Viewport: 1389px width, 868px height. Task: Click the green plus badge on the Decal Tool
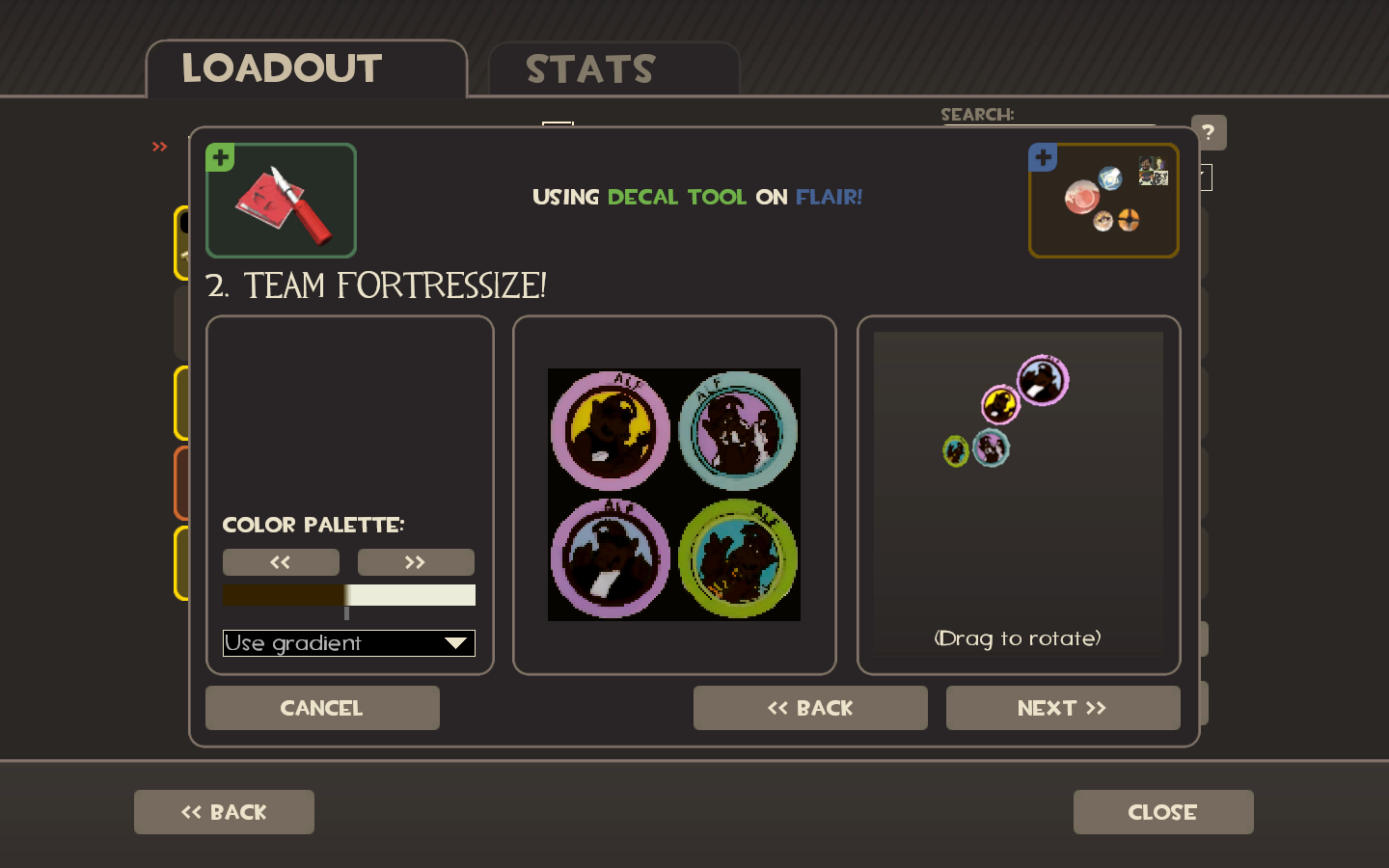coord(219,157)
